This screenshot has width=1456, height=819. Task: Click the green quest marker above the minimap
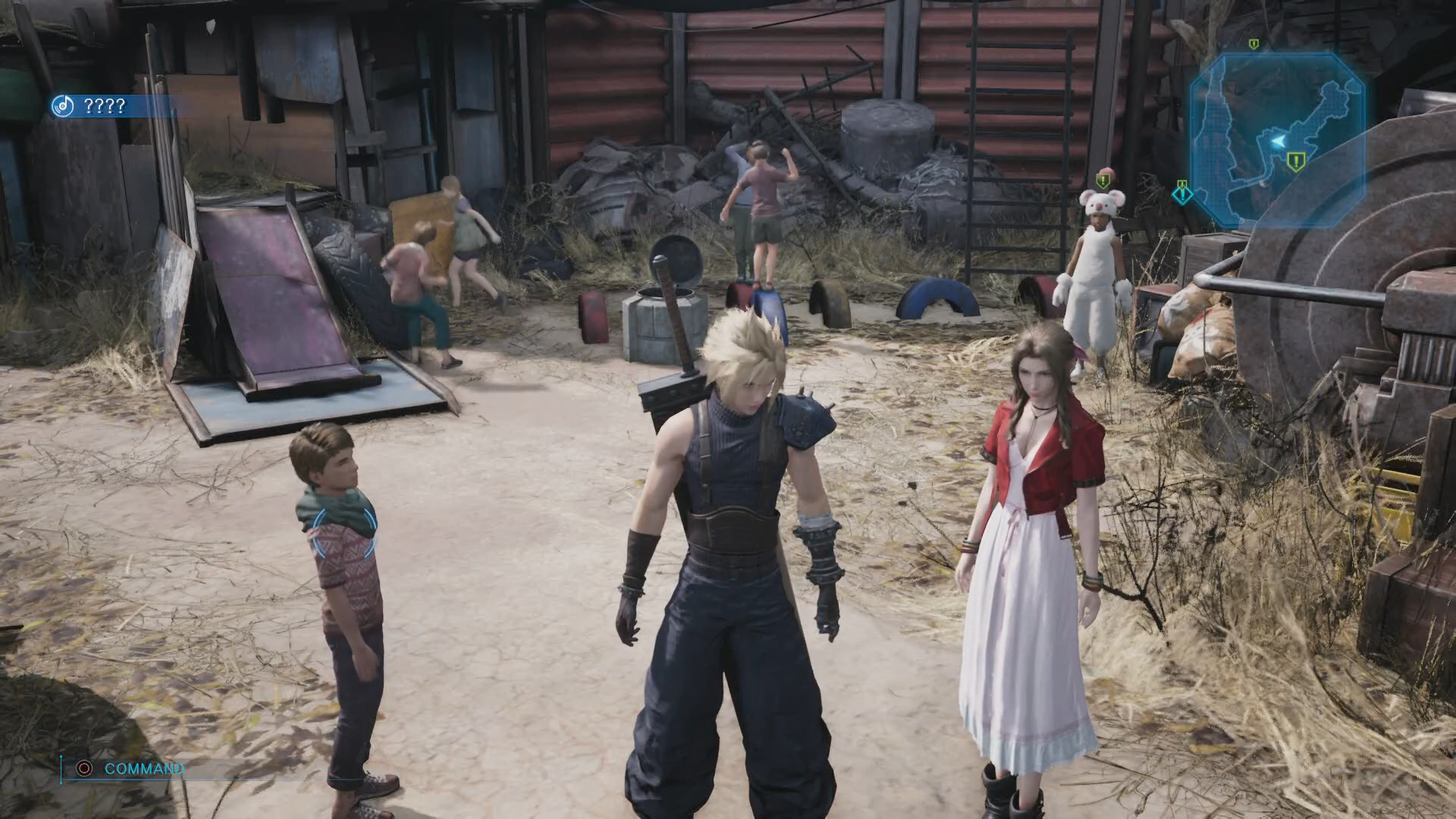click(x=1254, y=45)
